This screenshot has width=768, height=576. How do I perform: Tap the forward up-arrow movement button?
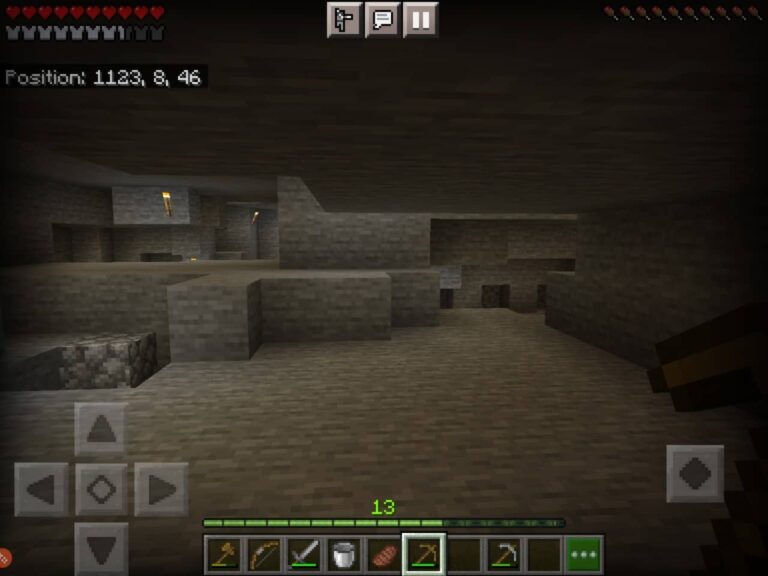pos(101,430)
